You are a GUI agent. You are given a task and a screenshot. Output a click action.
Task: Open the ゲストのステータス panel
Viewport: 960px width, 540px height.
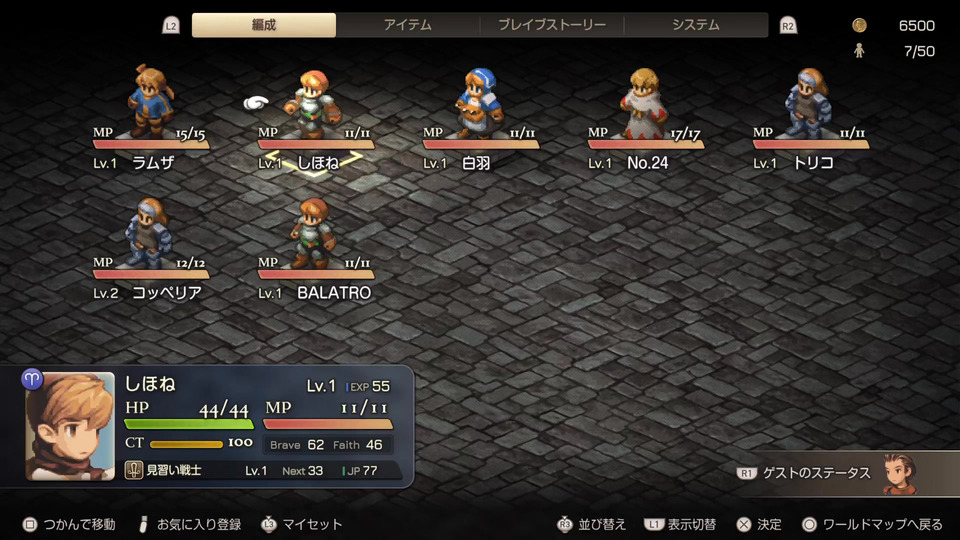pos(840,473)
